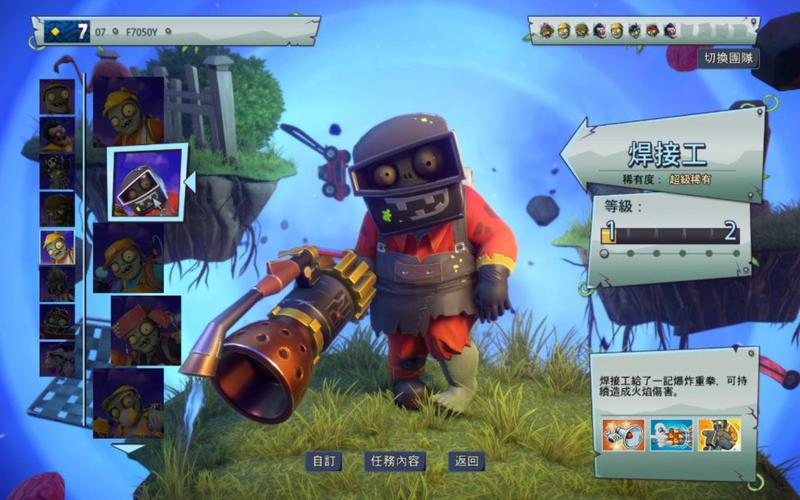Viewport: 800px width, 500px height.
Task: Select 返回 to go back
Action: 467,461
